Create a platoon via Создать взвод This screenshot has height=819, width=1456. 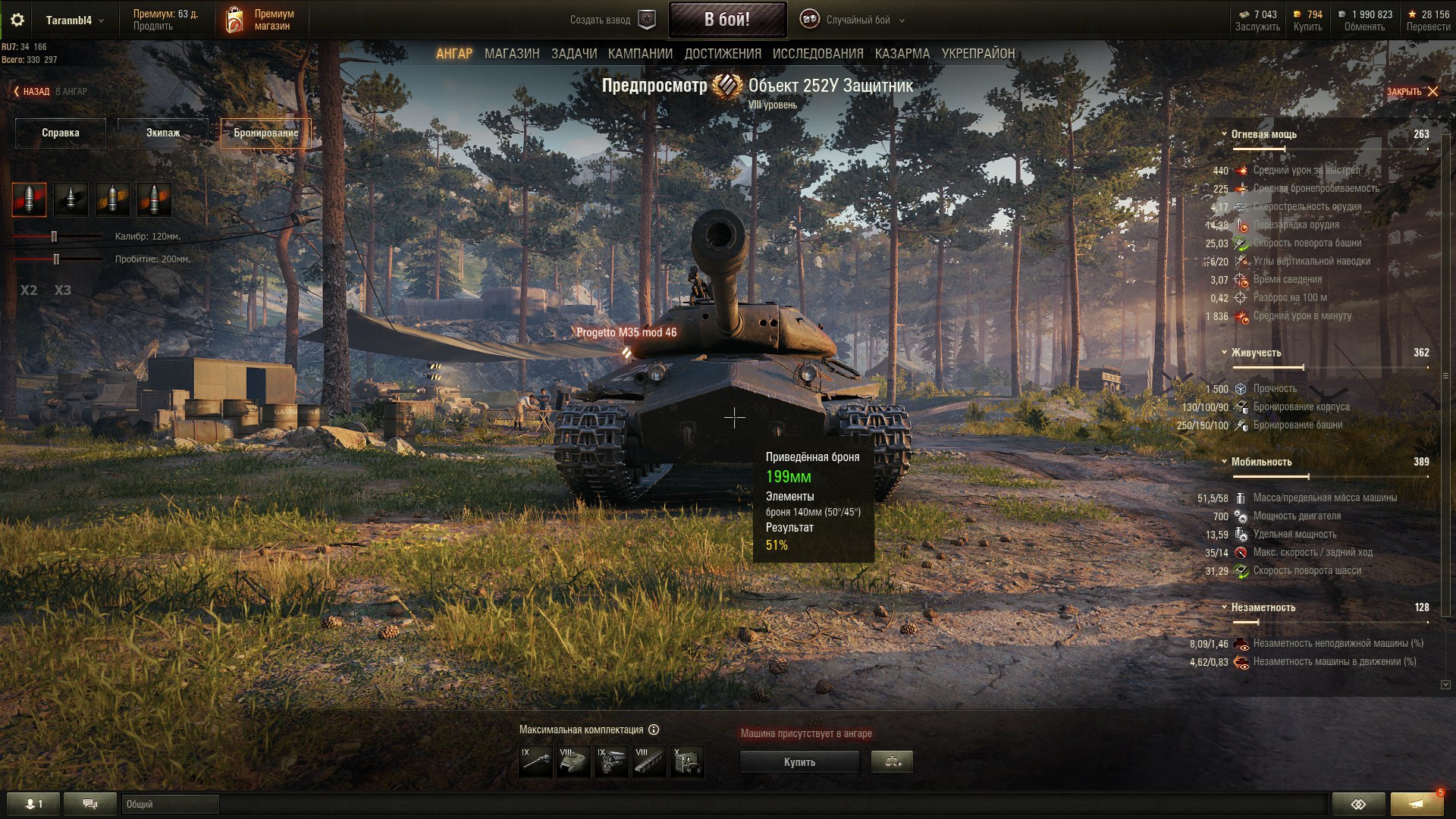pos(611,20)
